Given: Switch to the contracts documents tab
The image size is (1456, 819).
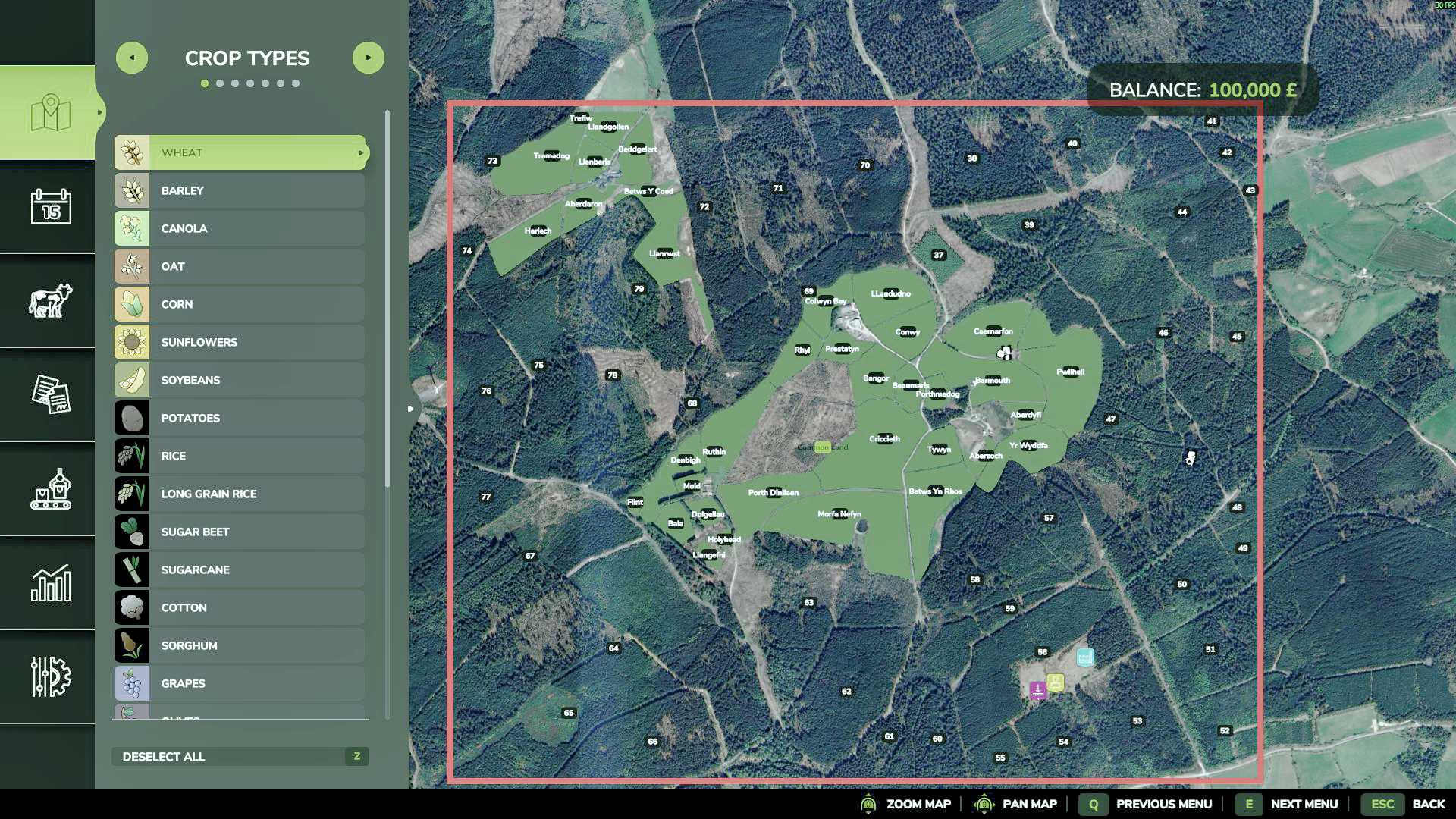Looking at the screenshot, I should click(x=51, y=394).
